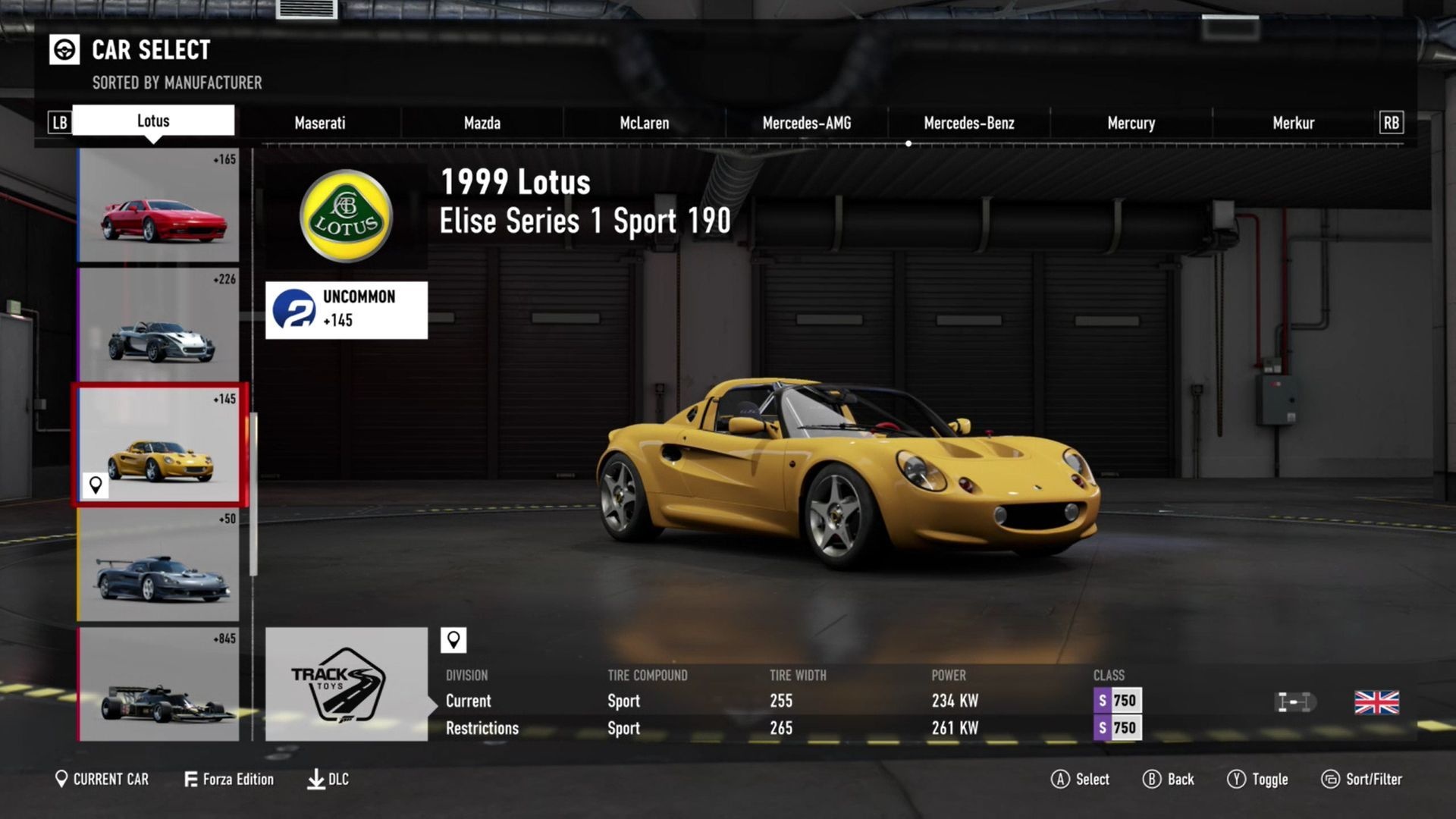Pick the dark blue Lotus race car
The width and height of the screenshot is (1456, 819).
pos(158,564)
